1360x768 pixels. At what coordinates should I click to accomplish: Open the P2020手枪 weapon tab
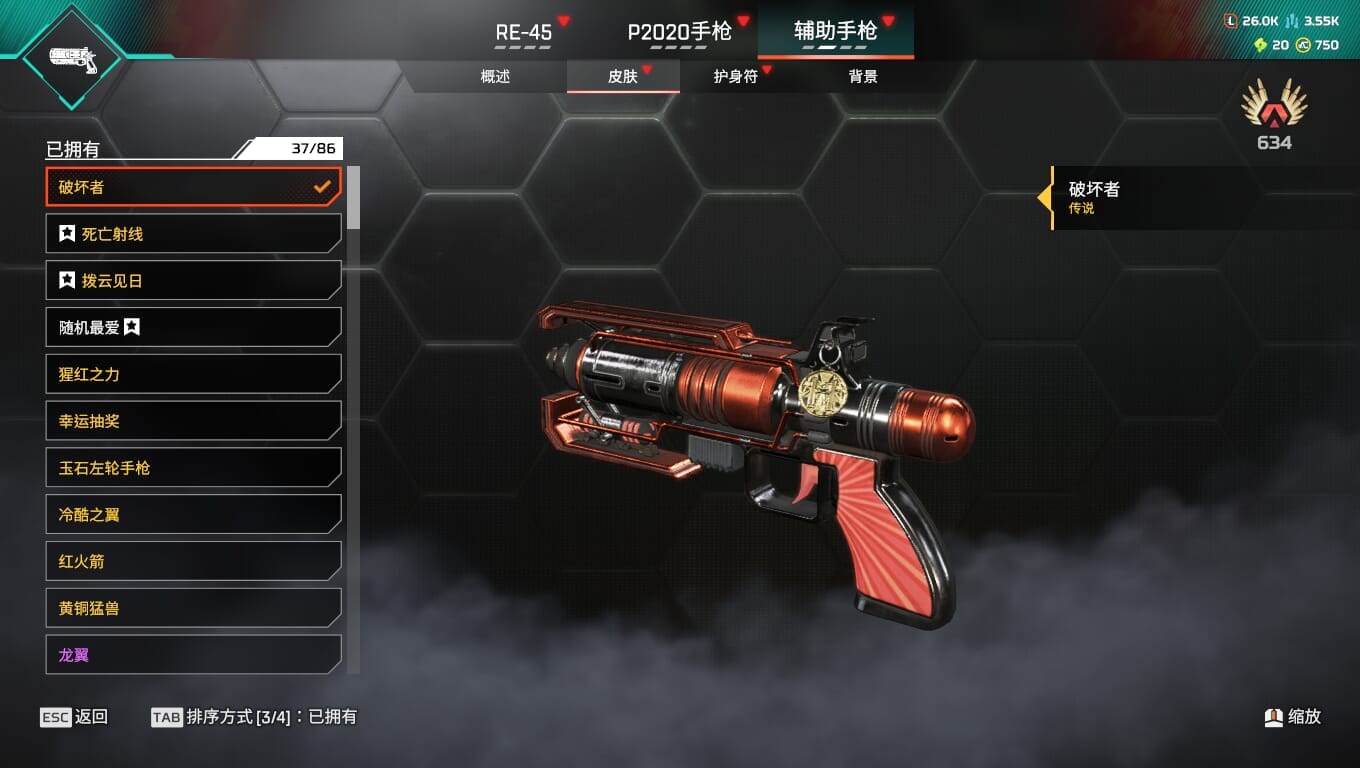(680, 32)
